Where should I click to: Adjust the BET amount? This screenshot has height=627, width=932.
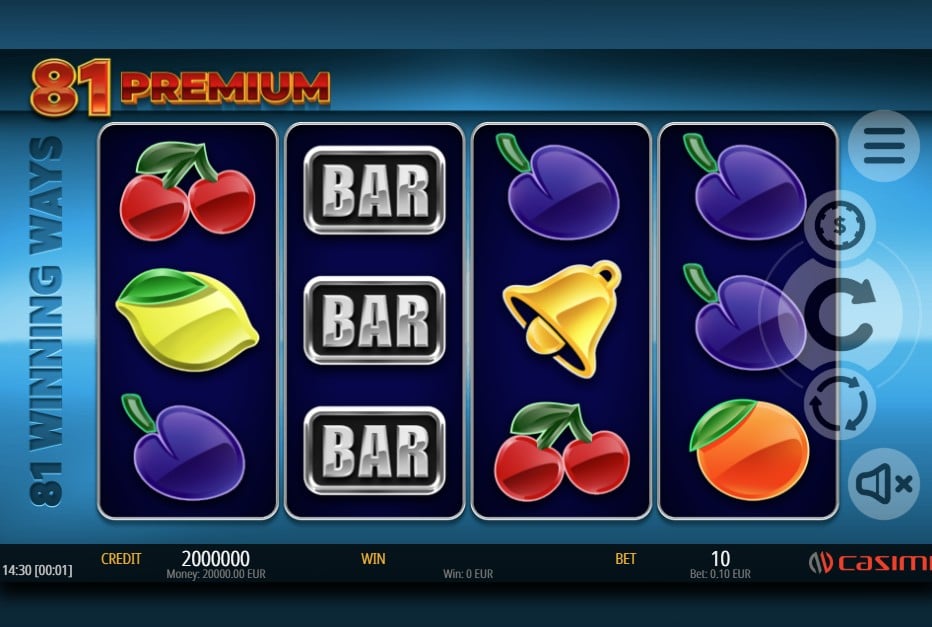coord(720,560)
